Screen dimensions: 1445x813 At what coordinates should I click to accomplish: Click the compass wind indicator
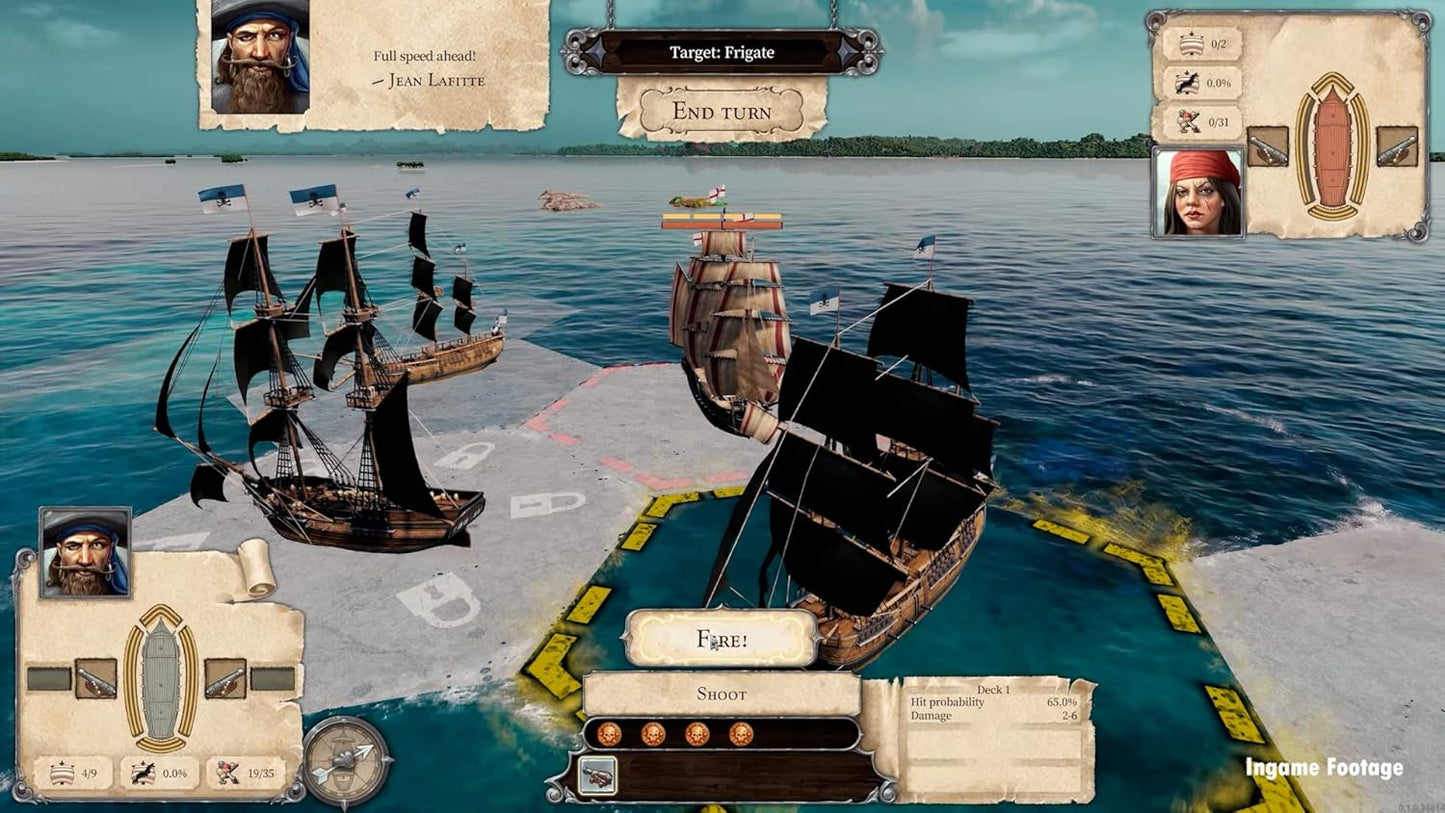tap(347, 762)
